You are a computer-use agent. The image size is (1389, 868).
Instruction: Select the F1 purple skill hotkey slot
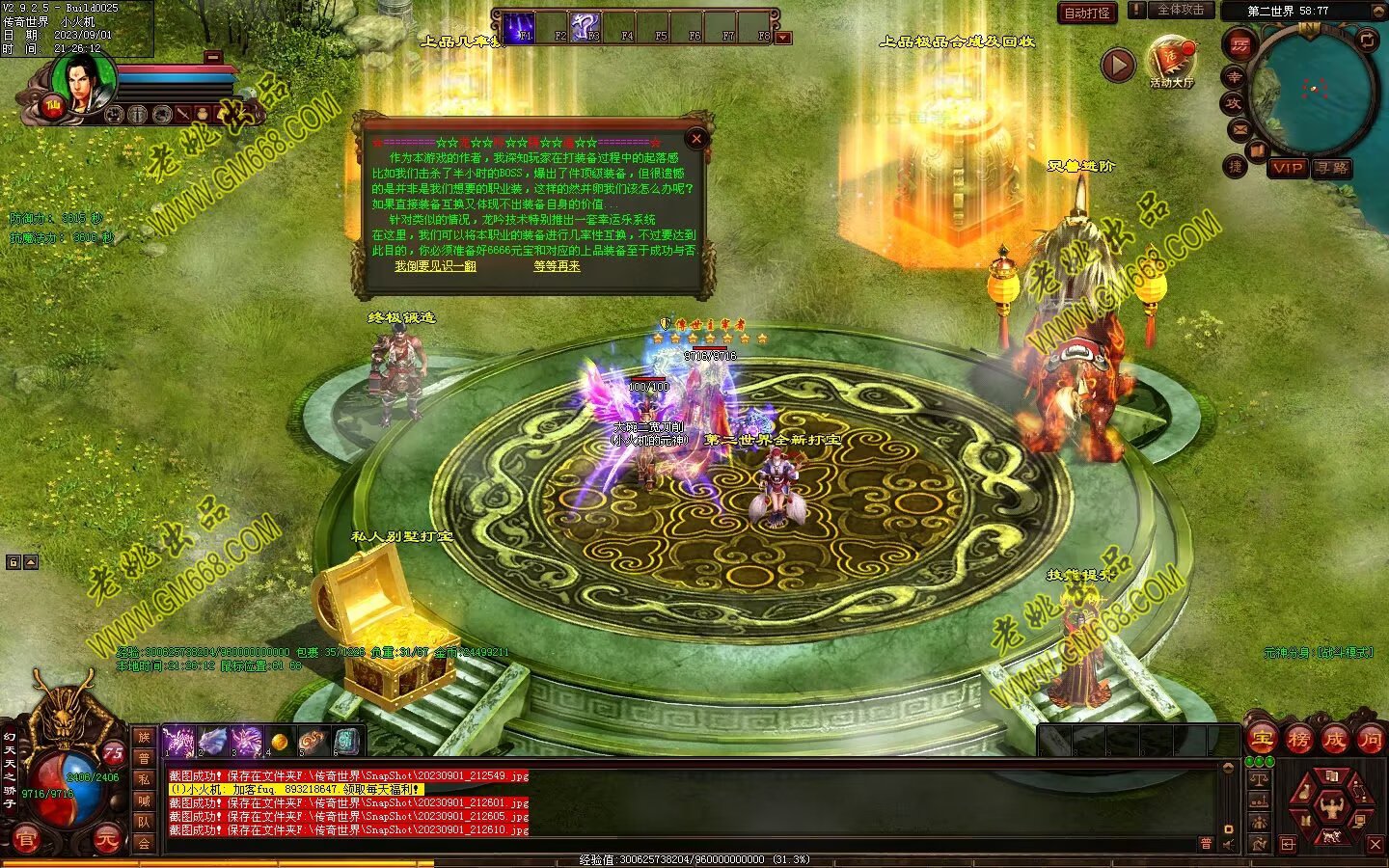pyautogui.click(x=520, y=26)
